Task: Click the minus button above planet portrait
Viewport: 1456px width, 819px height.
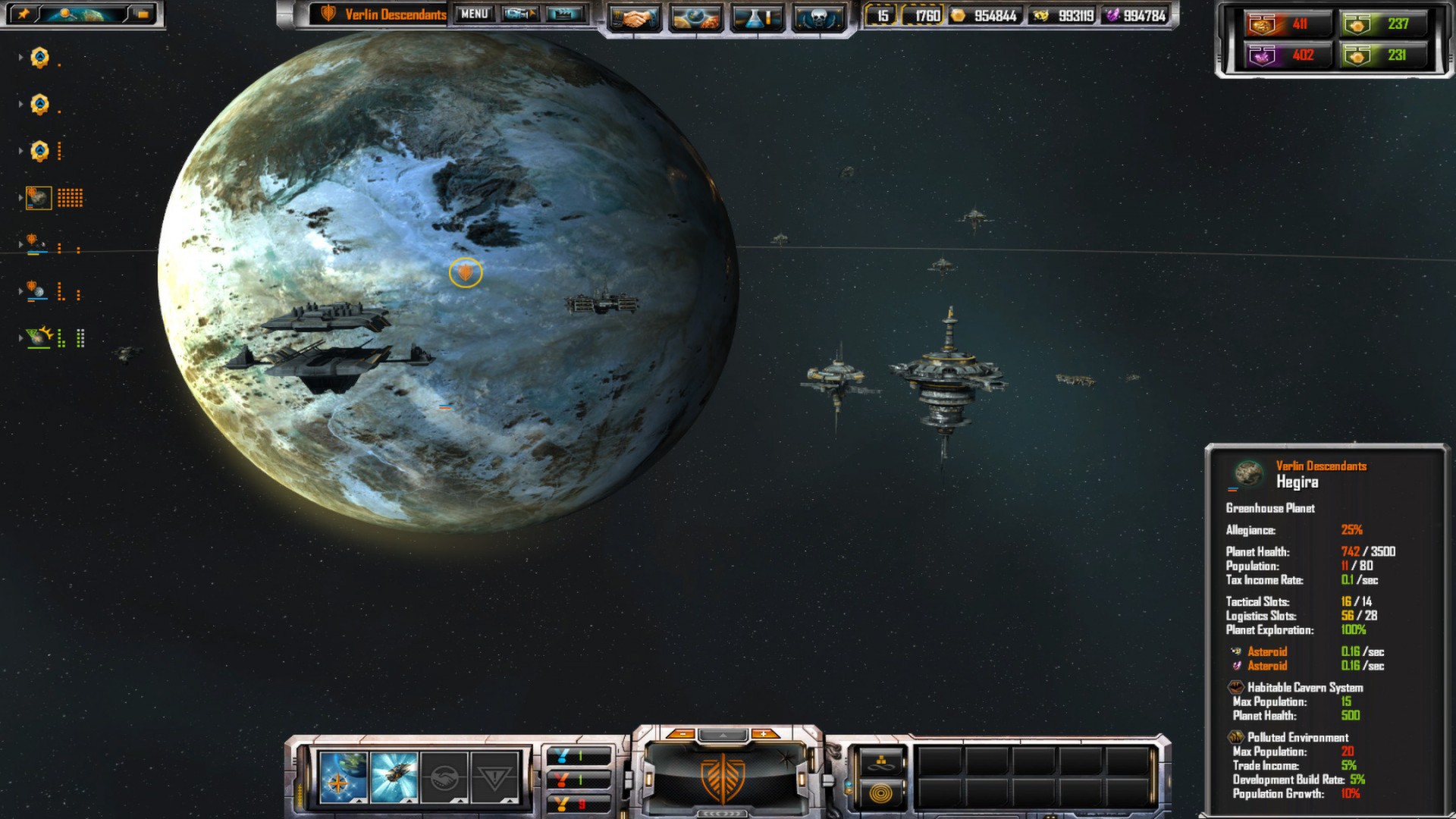Action: 684,733
